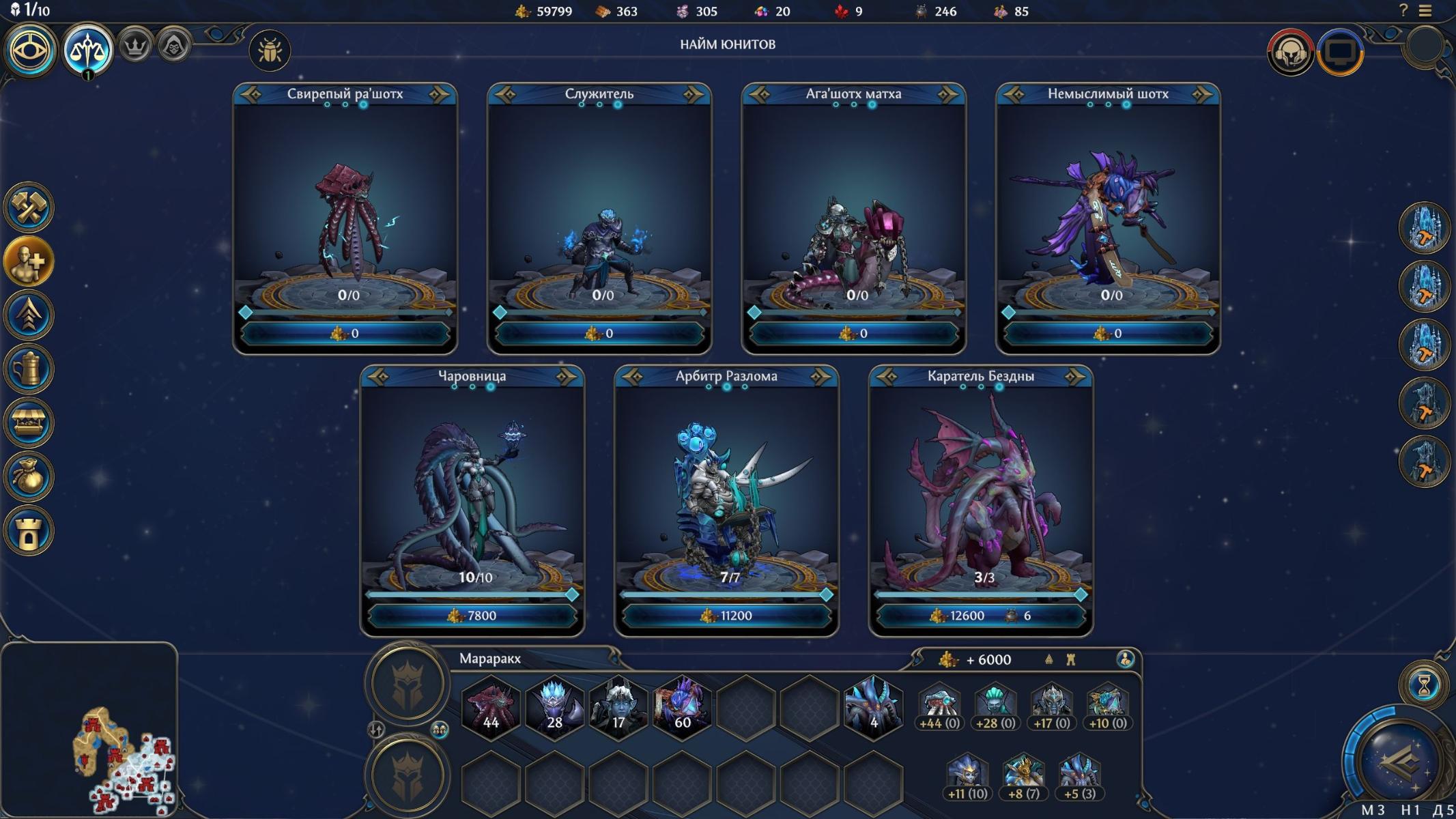The image size is (1456, 819).
Task: Open the hamburger main menu
Action: 1425,11
